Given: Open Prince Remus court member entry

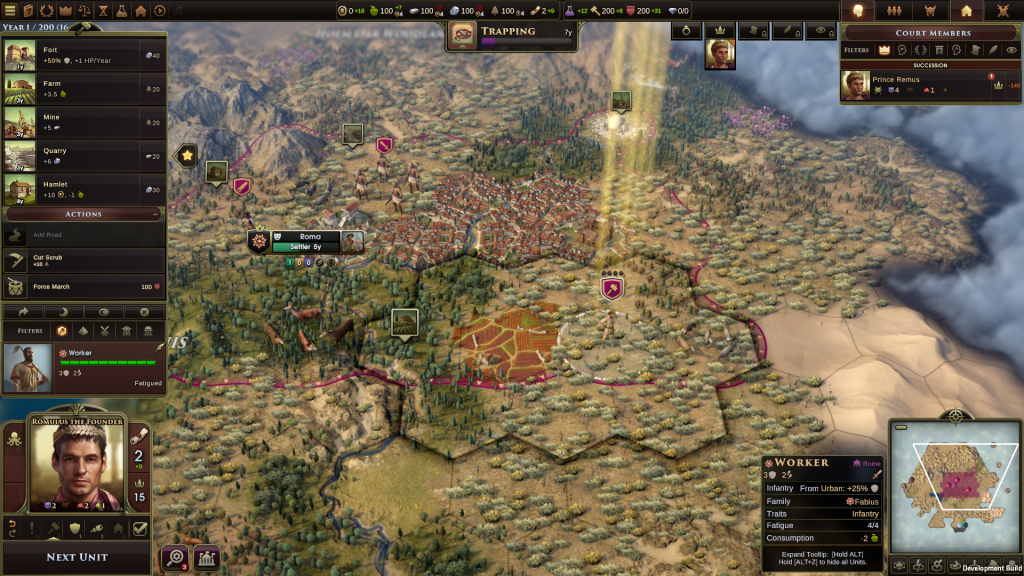Looking at the screenshot, I should [x=930, y=85].
